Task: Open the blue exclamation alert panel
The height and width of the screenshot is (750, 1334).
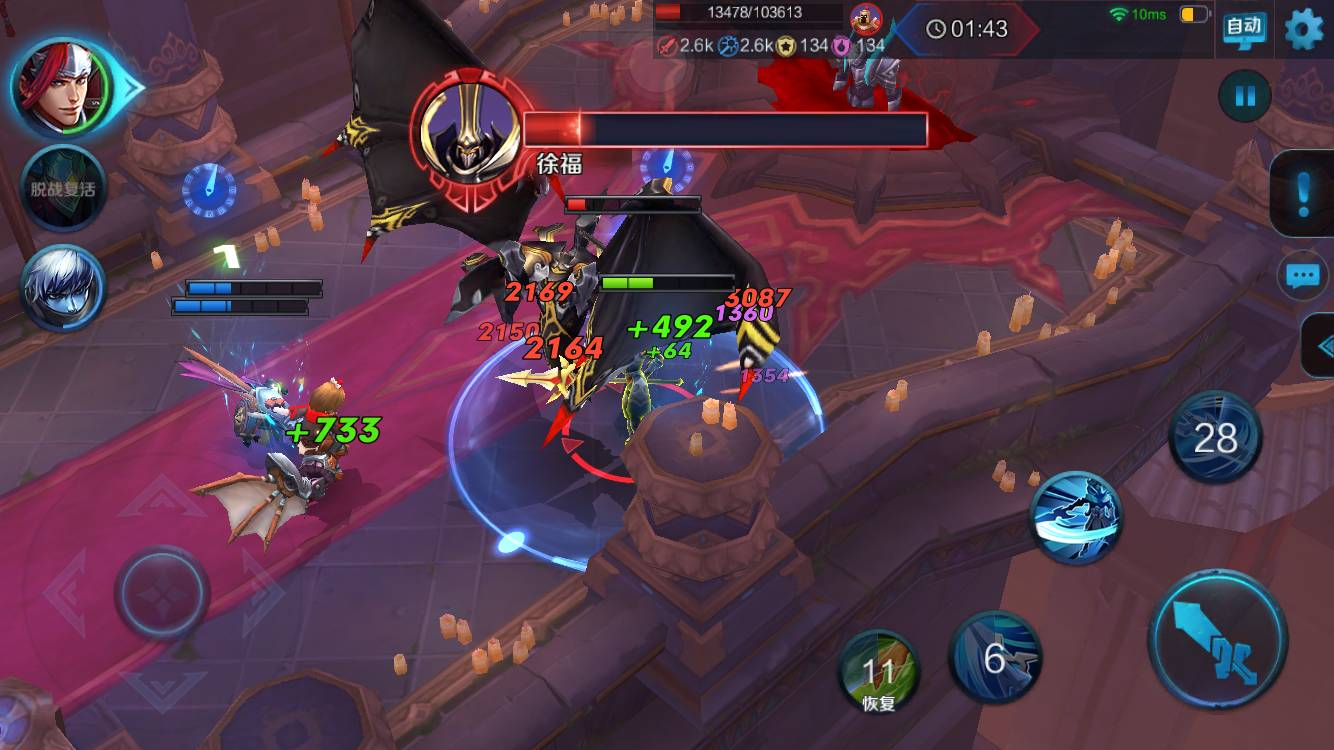Action: (1302, 194)
